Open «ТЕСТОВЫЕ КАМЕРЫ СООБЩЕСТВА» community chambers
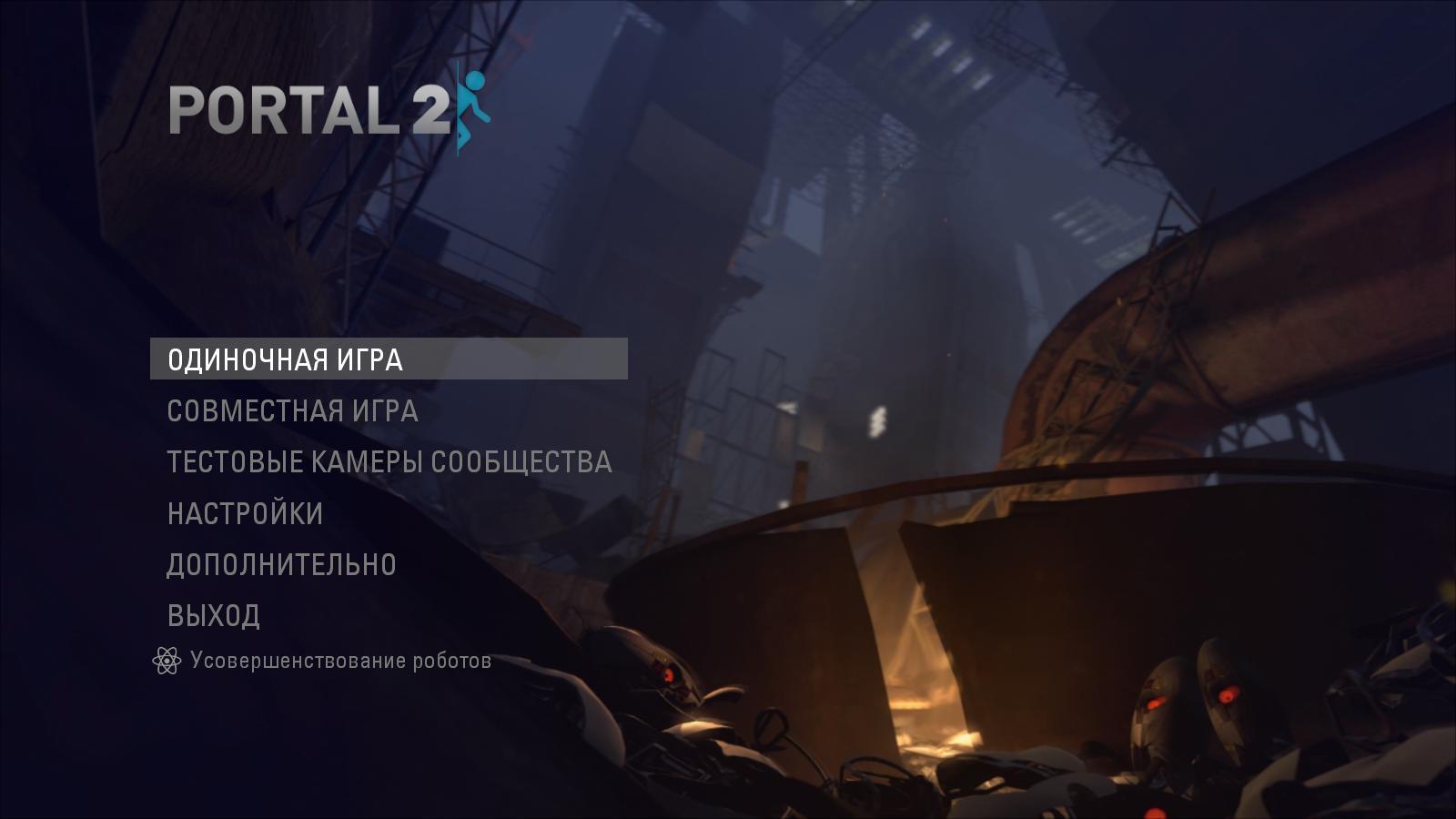1456x819 pixels. click(389, 461)
